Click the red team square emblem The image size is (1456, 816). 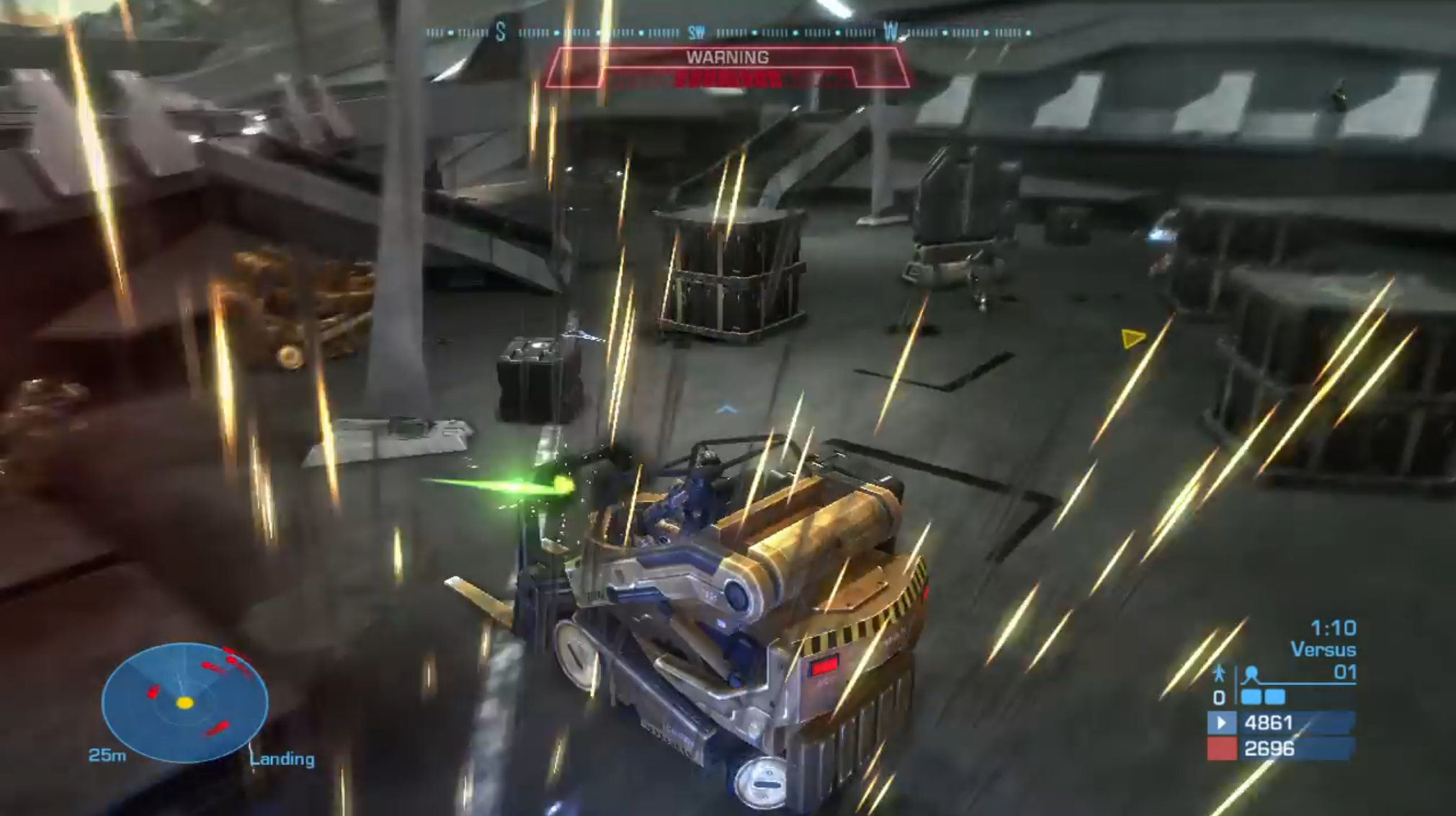pos(1221,749)
